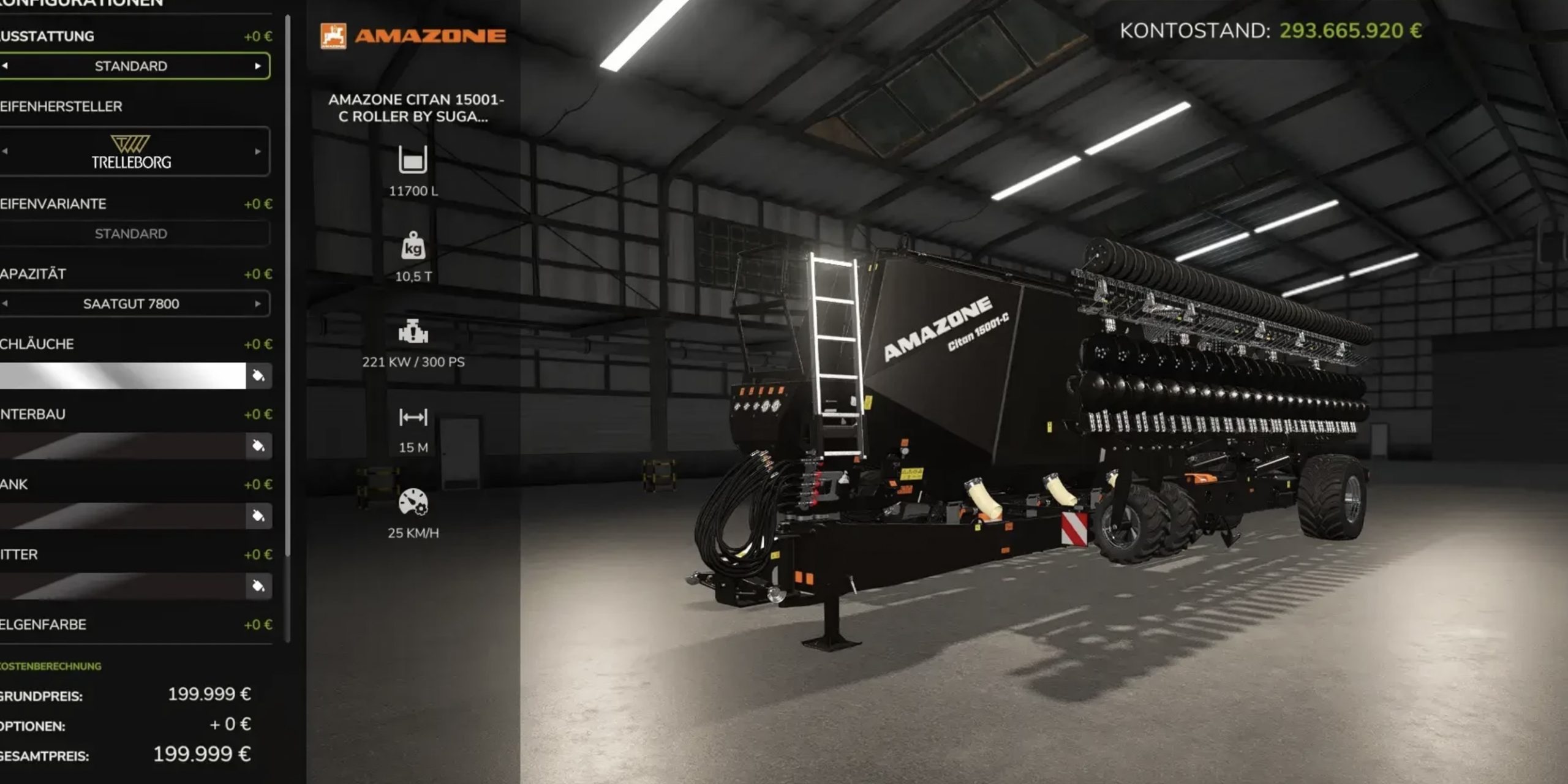Image resolution: width=1568 pixels, height=784 pixels.
Task: Choose previous Ausstattung option arrow
Action: coord(5,66)
